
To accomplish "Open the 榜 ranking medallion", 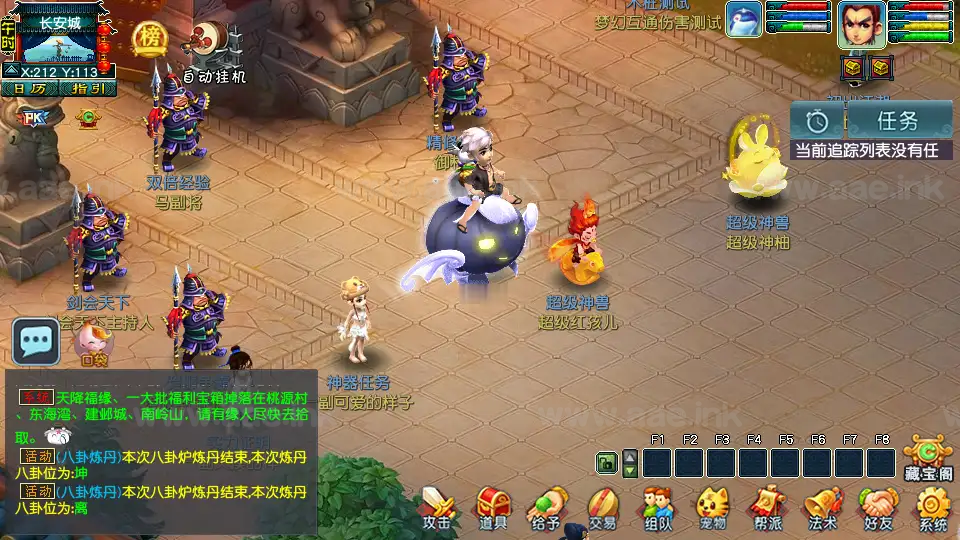I will tap(149, 39).
